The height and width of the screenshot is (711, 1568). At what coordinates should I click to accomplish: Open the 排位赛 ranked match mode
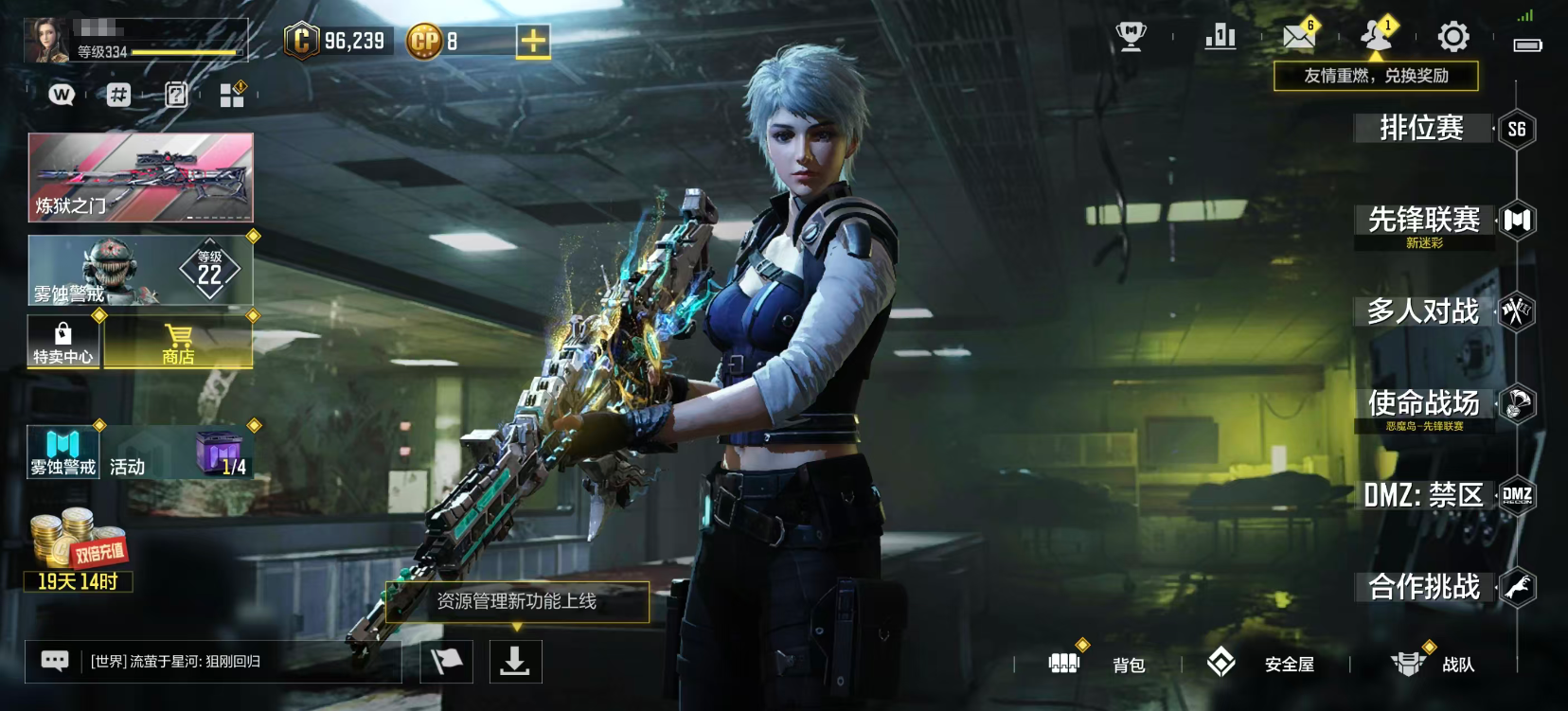(x=1421, y=128)
